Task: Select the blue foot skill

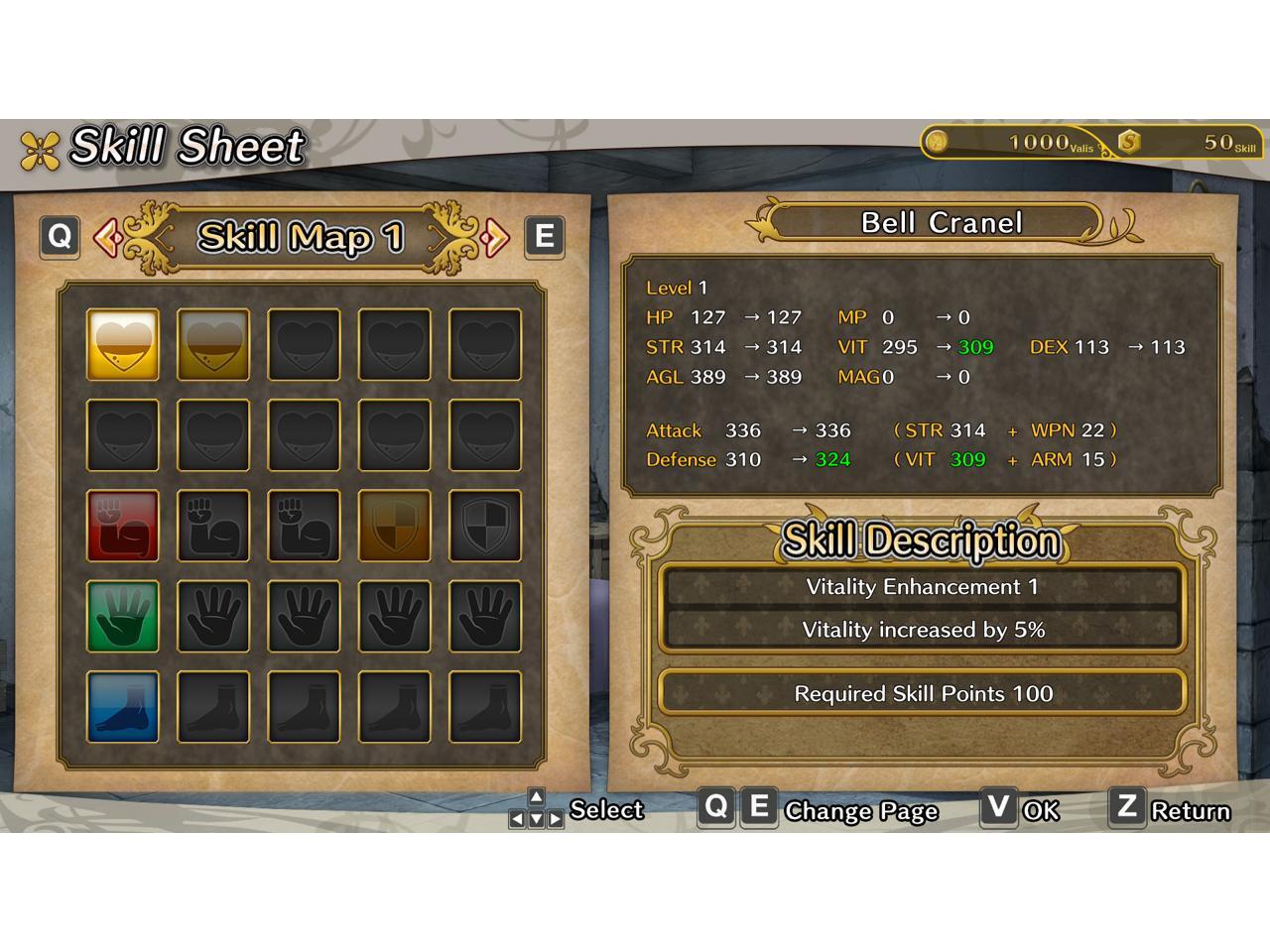Action: pos(123,706)
